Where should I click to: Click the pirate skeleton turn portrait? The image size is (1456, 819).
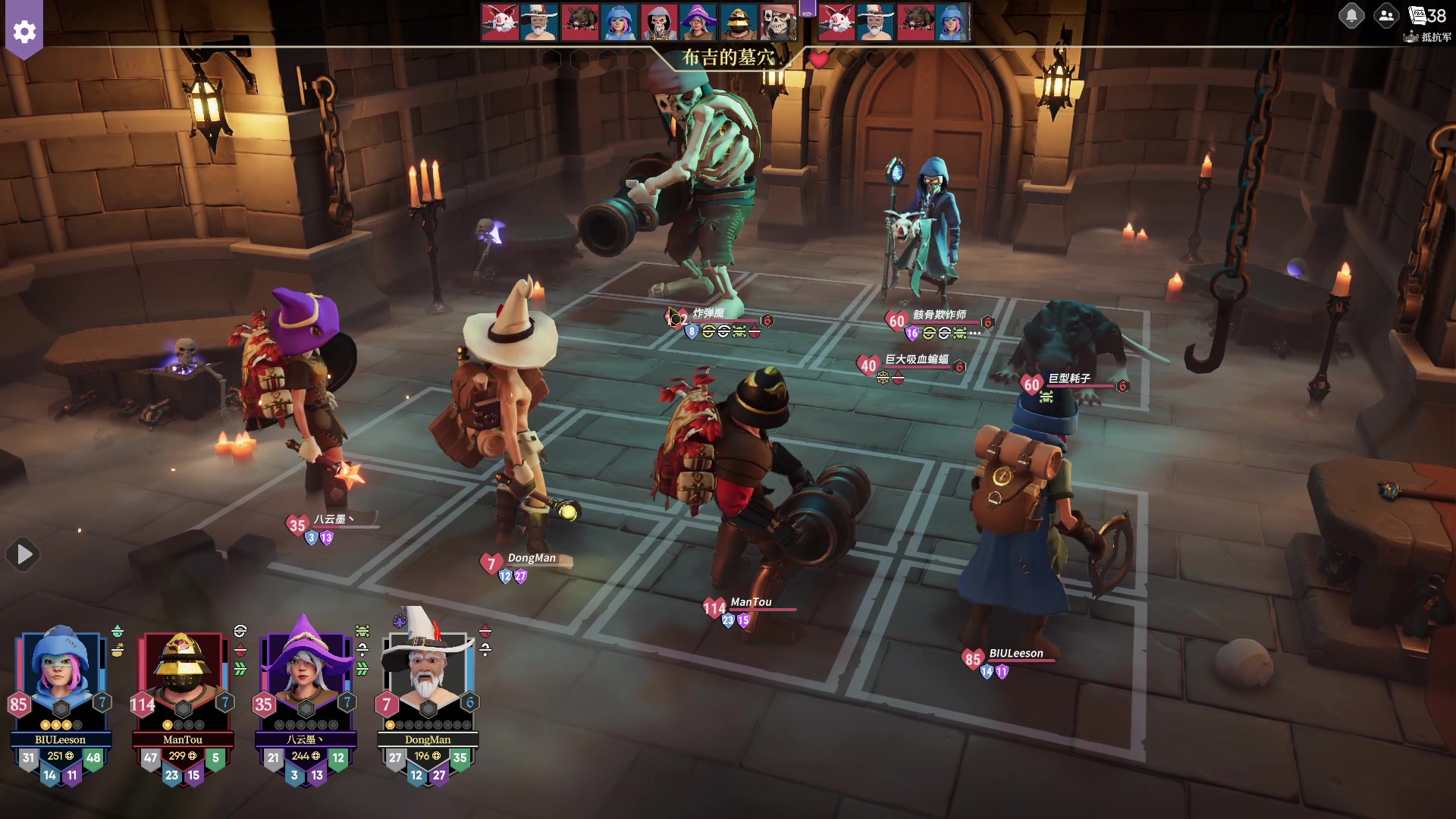click(x=777, y=21)
